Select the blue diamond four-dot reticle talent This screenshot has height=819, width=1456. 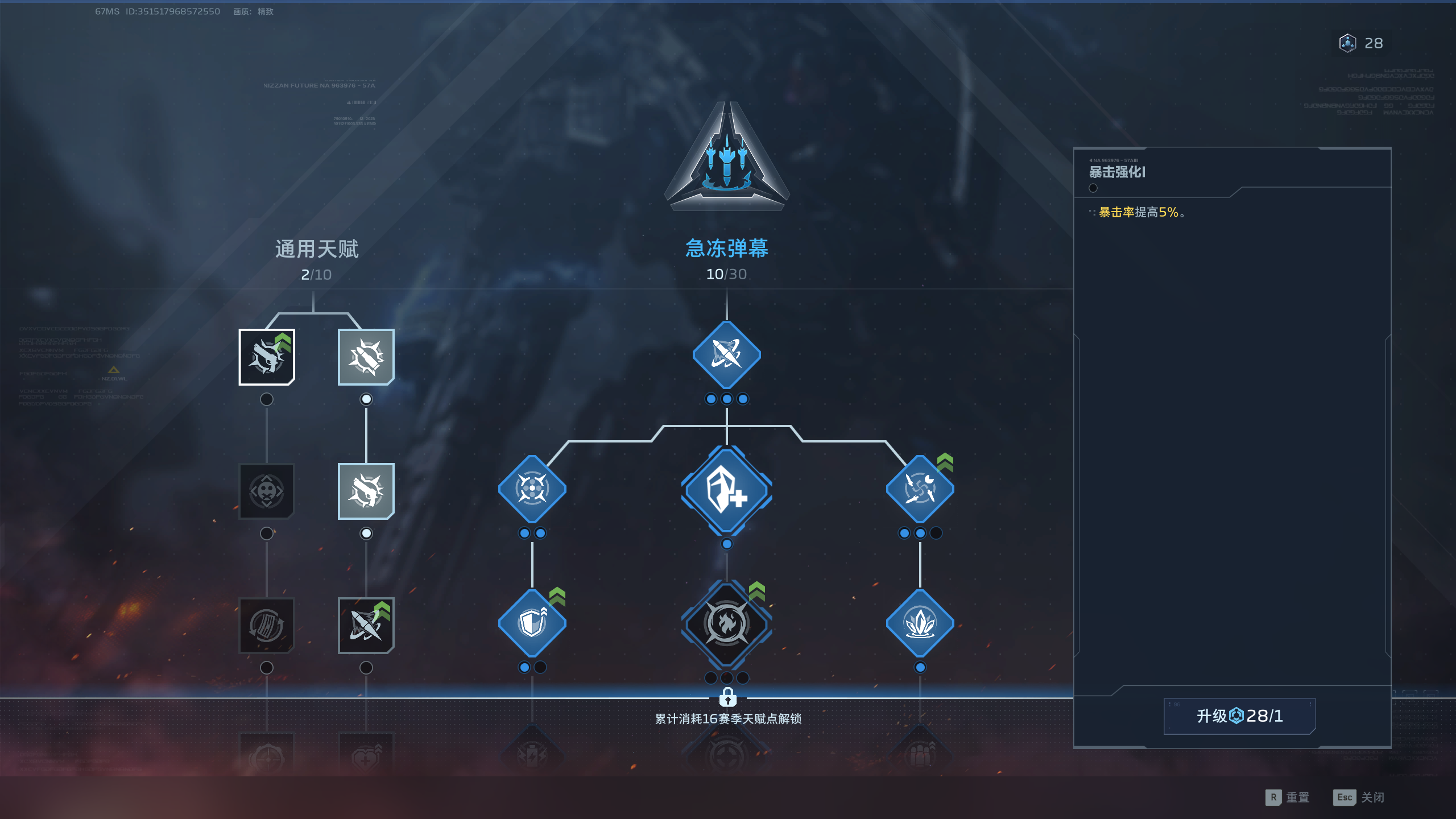532,489
